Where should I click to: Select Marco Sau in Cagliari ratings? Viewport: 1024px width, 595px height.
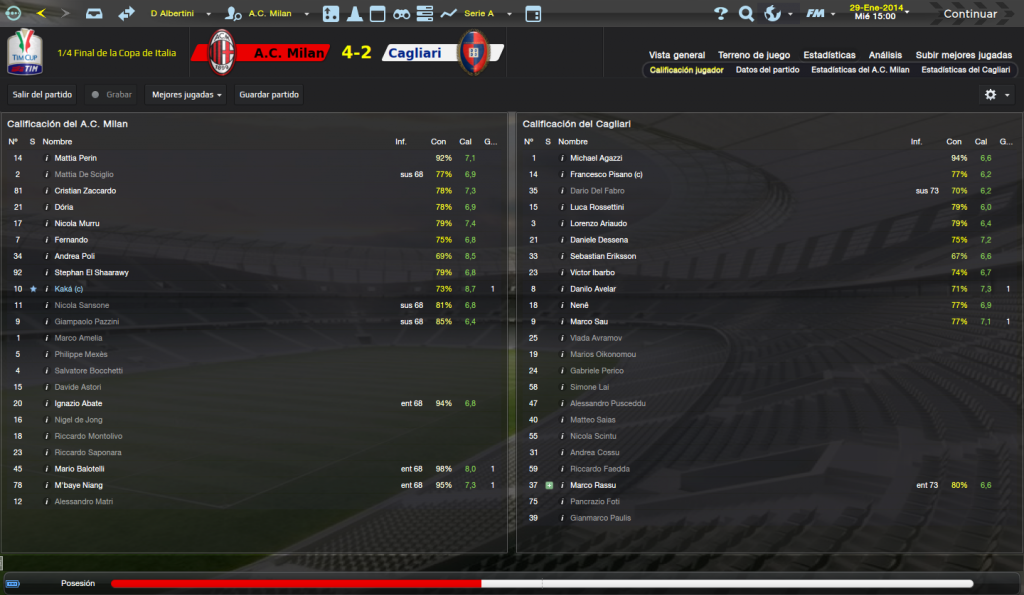590,322
